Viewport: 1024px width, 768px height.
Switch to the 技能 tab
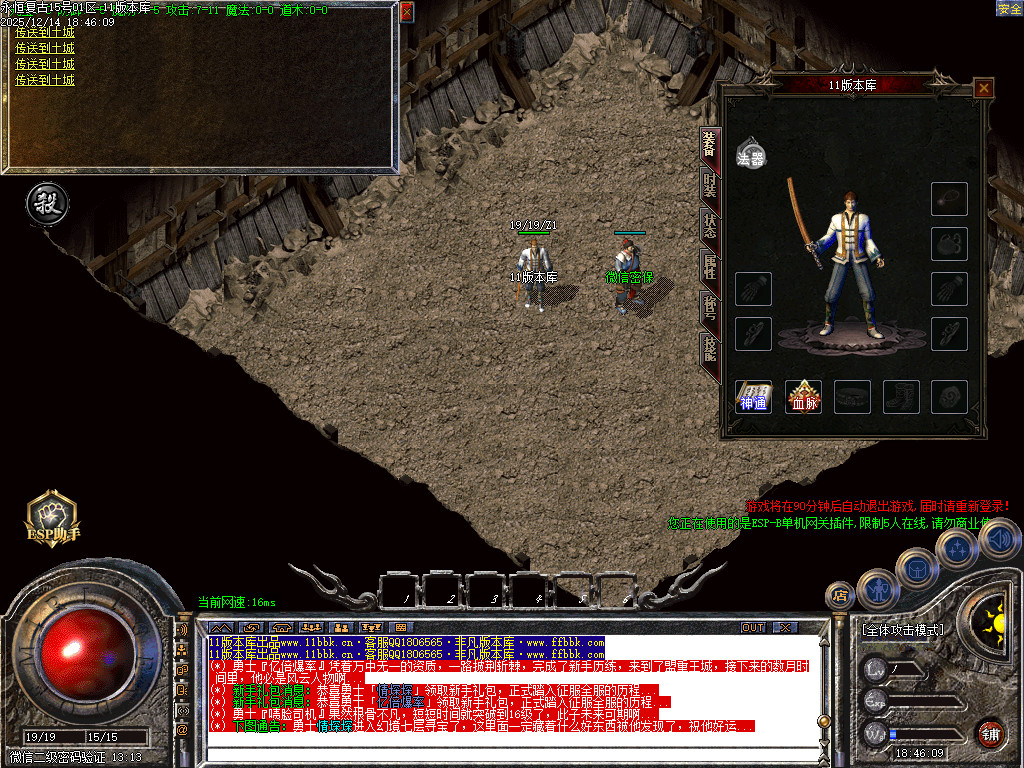(709, 348)
